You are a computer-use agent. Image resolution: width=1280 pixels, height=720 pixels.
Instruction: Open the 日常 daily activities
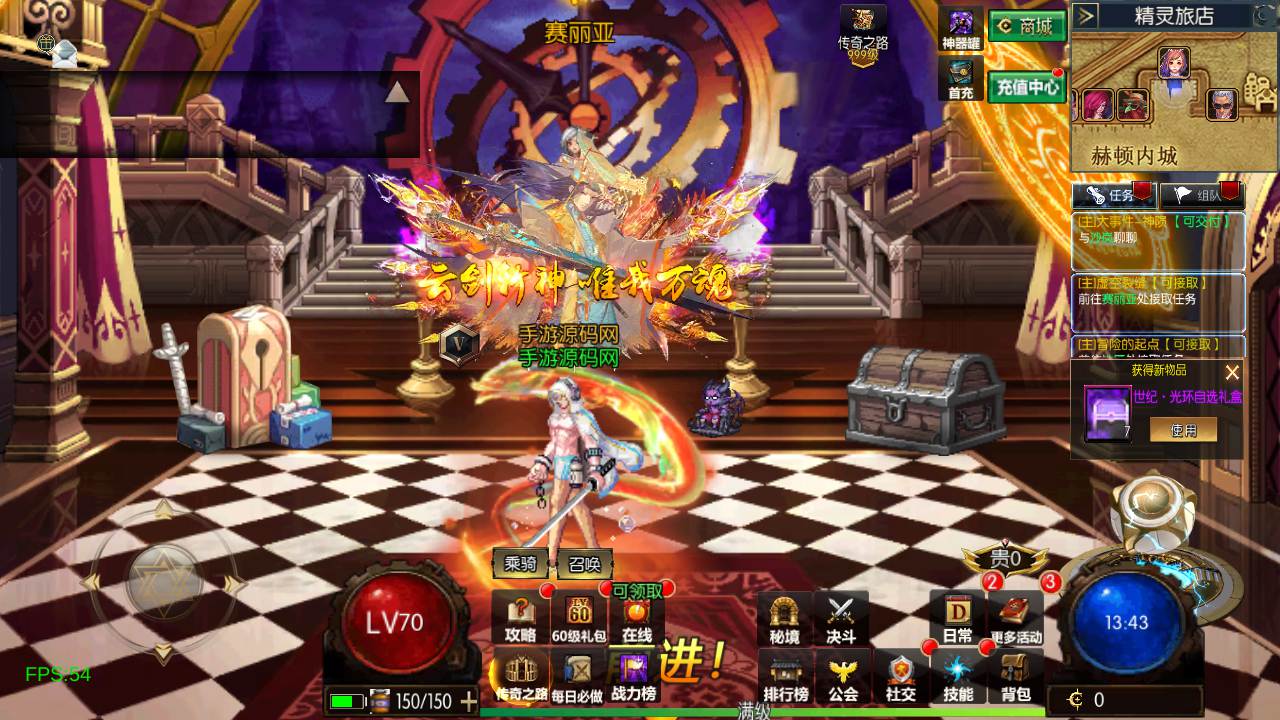(x=957, y=619)
